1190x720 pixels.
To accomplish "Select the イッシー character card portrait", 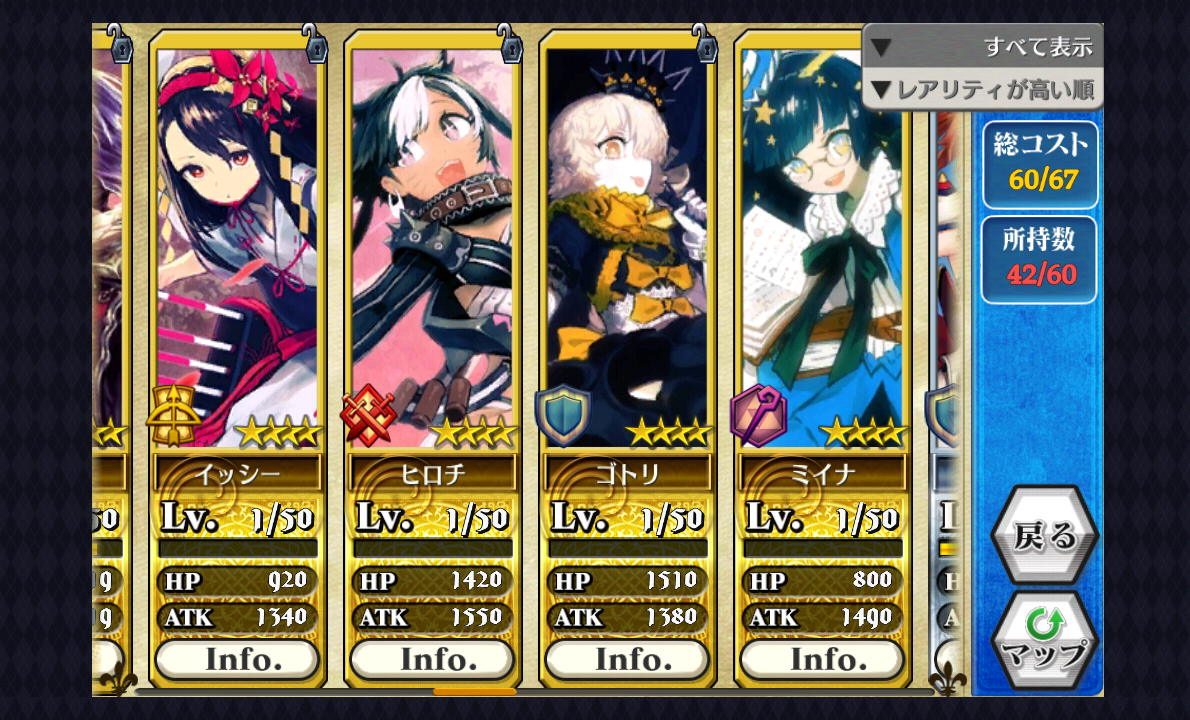I will pyautogui.click(x=237, y=240).
